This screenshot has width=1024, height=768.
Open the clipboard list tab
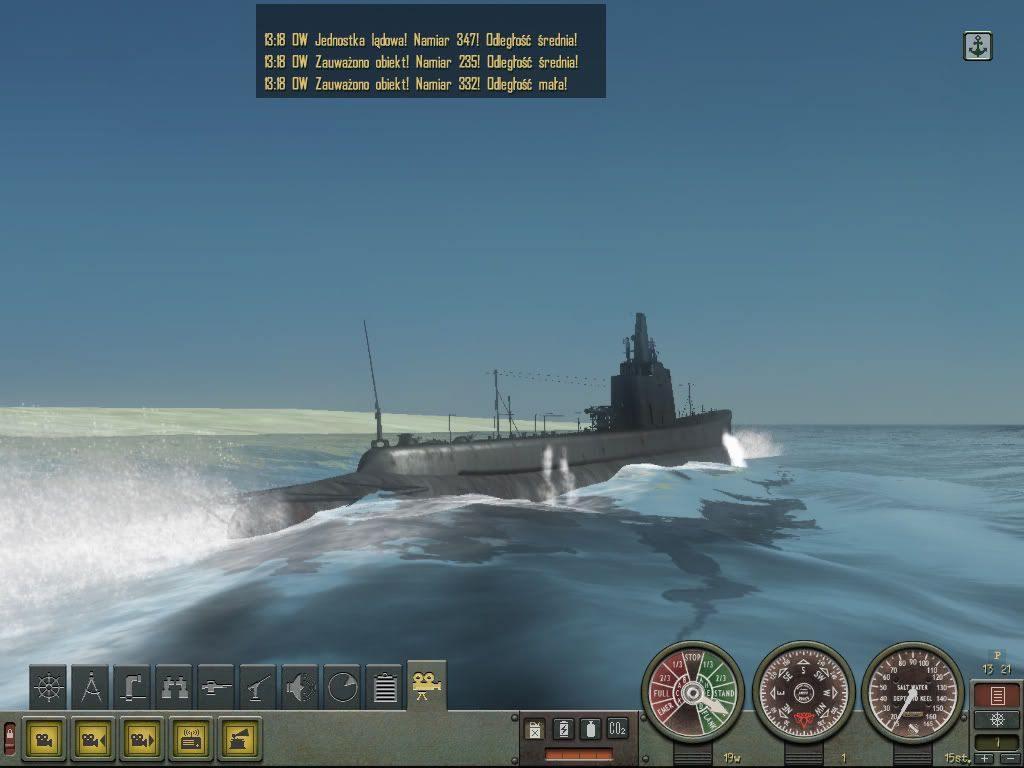click(x=384, y=687)
